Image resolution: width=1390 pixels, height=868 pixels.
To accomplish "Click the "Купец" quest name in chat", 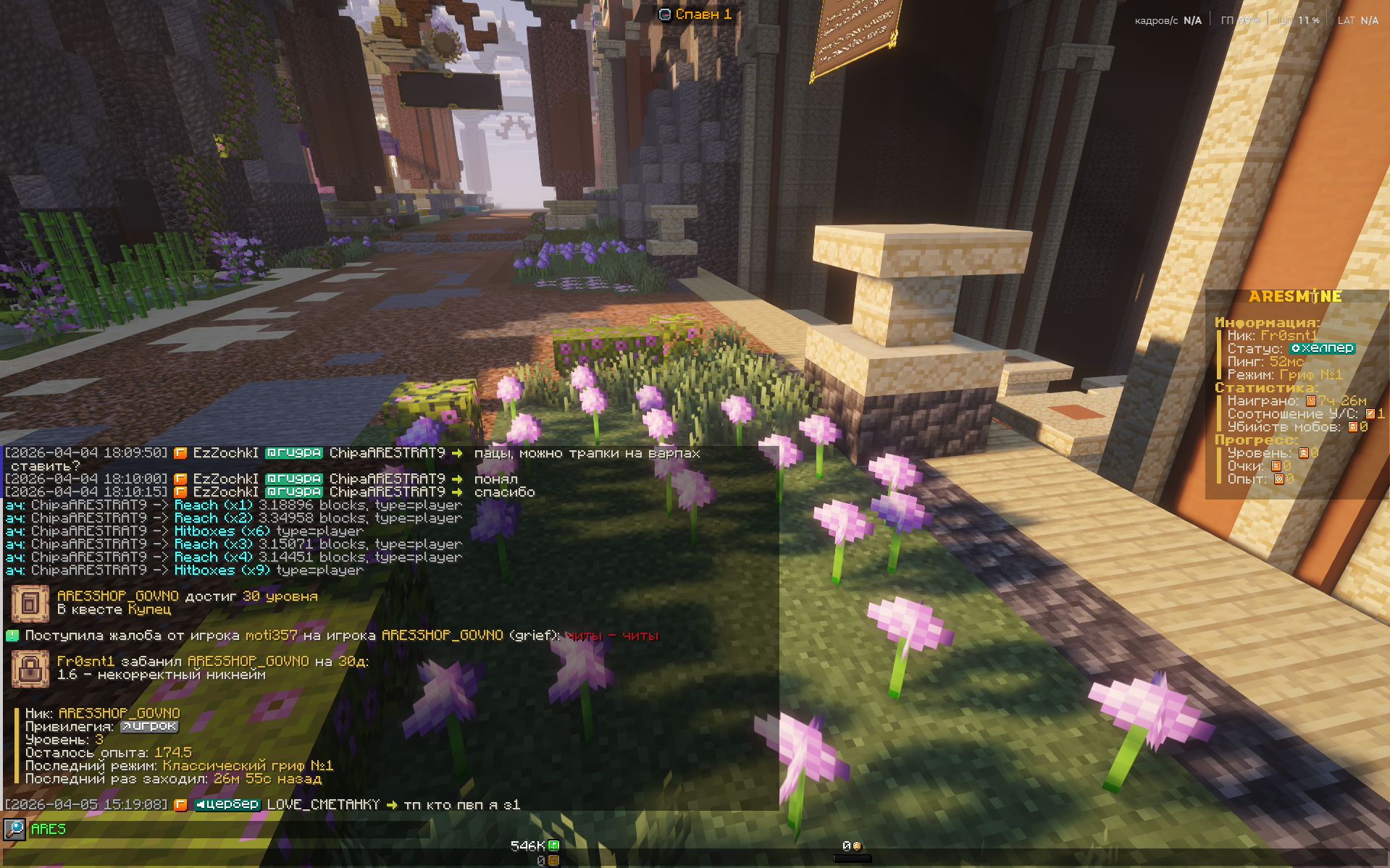I will [x=150, y=610].
